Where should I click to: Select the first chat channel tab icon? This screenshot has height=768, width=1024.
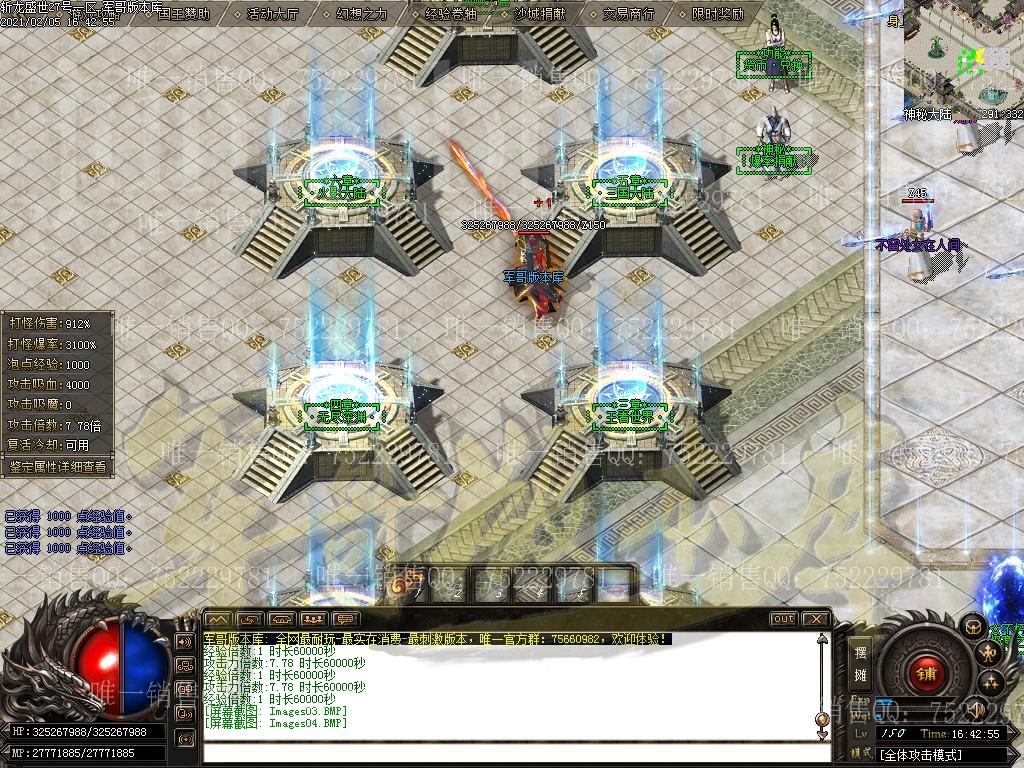(x=218, y=619)
